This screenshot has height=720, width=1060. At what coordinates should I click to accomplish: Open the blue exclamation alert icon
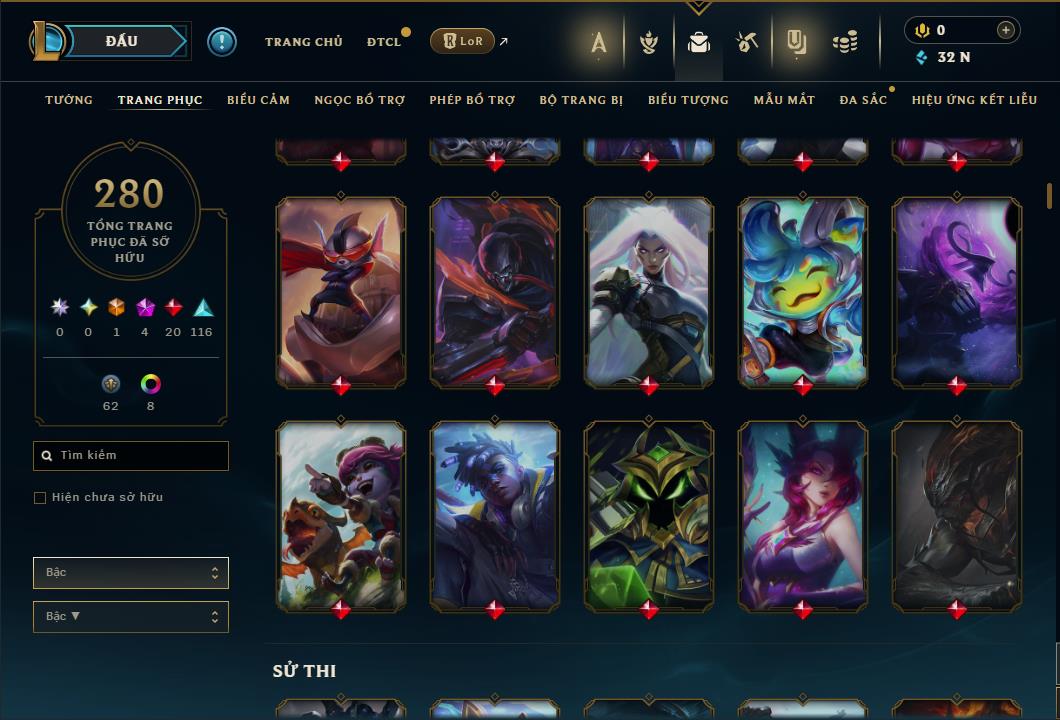(222, 42)
